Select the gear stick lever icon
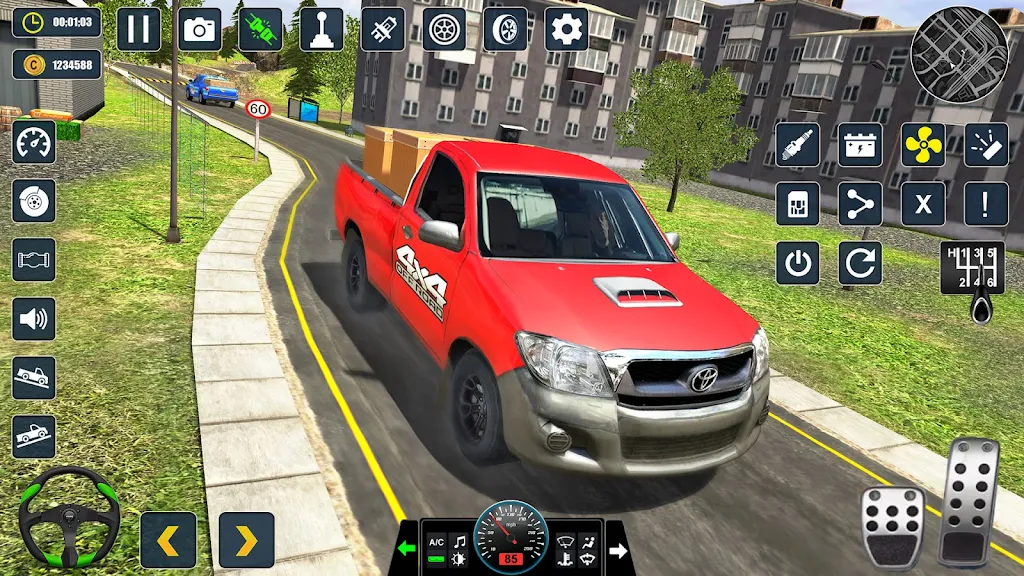 tap(322, 30)
